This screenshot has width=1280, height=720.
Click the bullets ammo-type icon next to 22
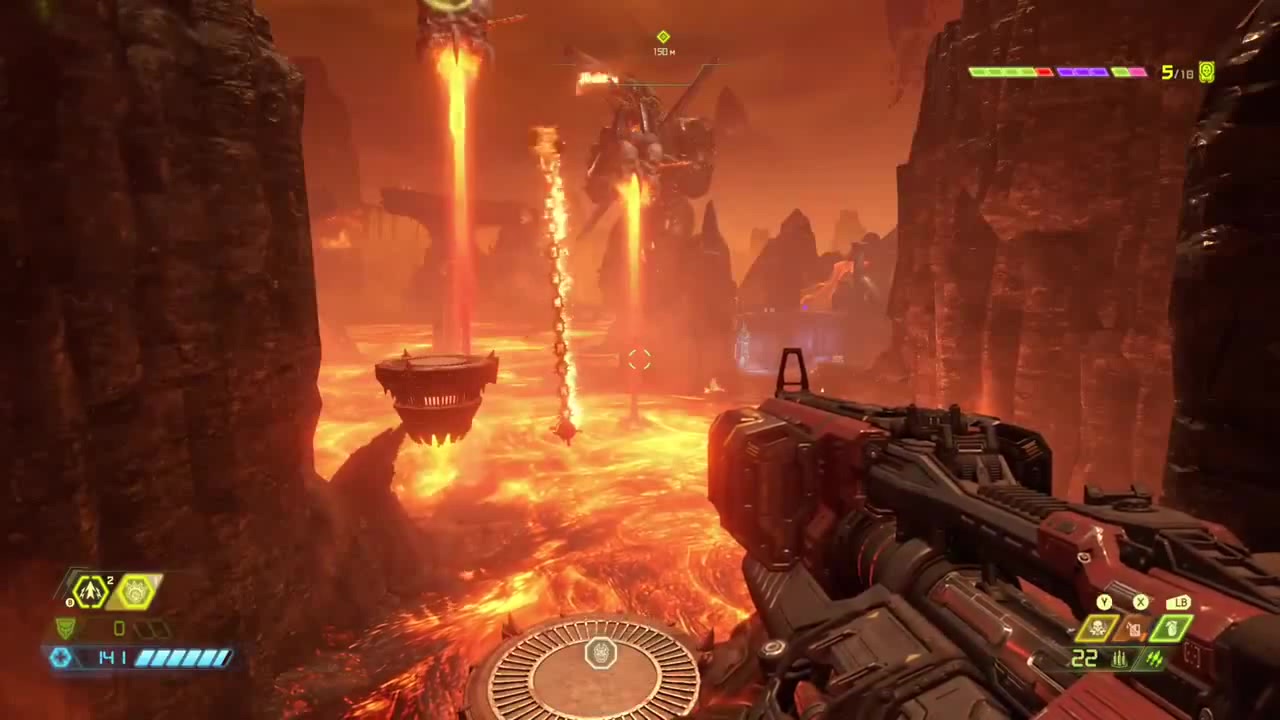(1120, 658)
